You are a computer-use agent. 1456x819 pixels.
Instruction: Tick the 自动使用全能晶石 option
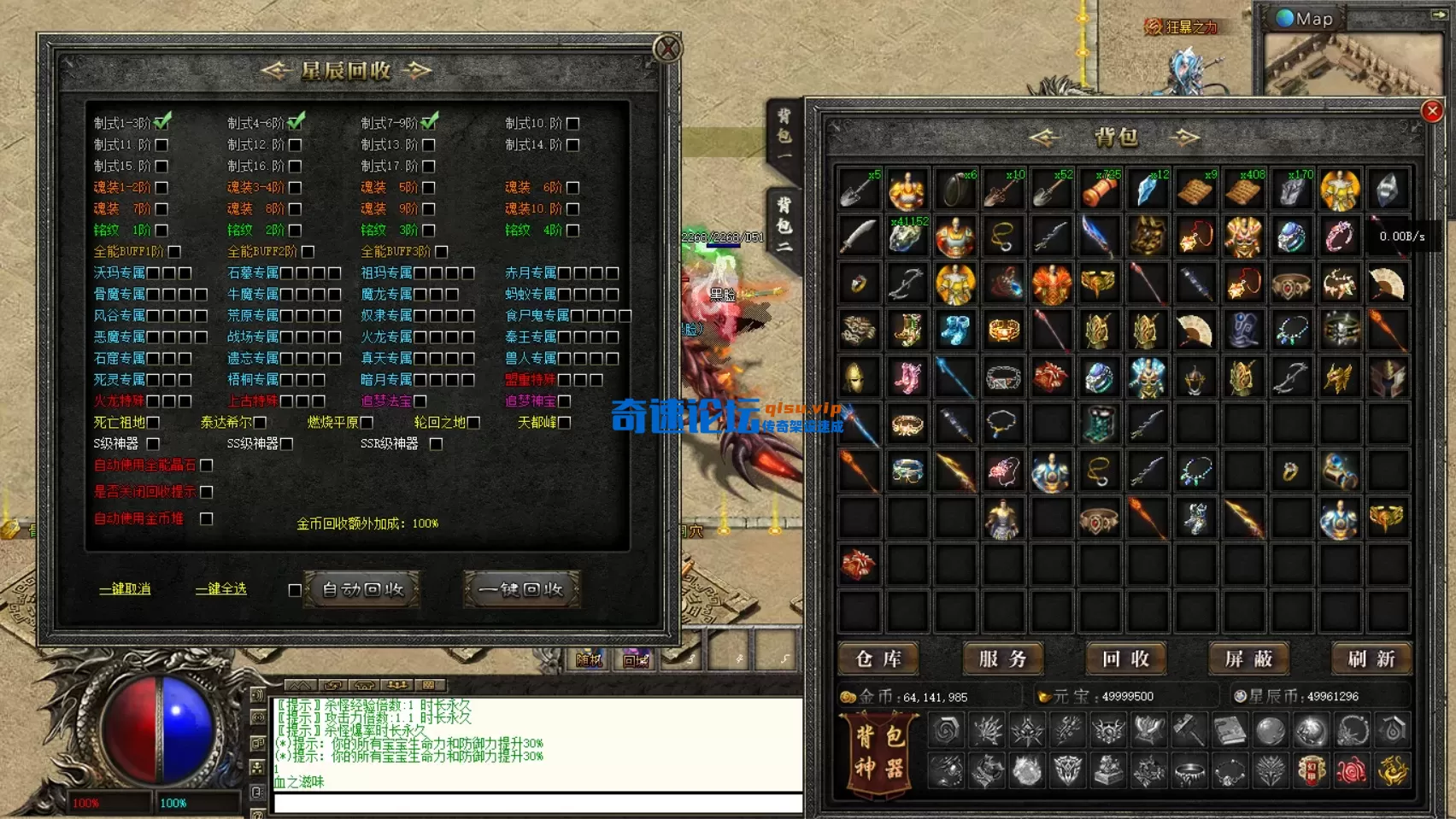coord(206,465)
